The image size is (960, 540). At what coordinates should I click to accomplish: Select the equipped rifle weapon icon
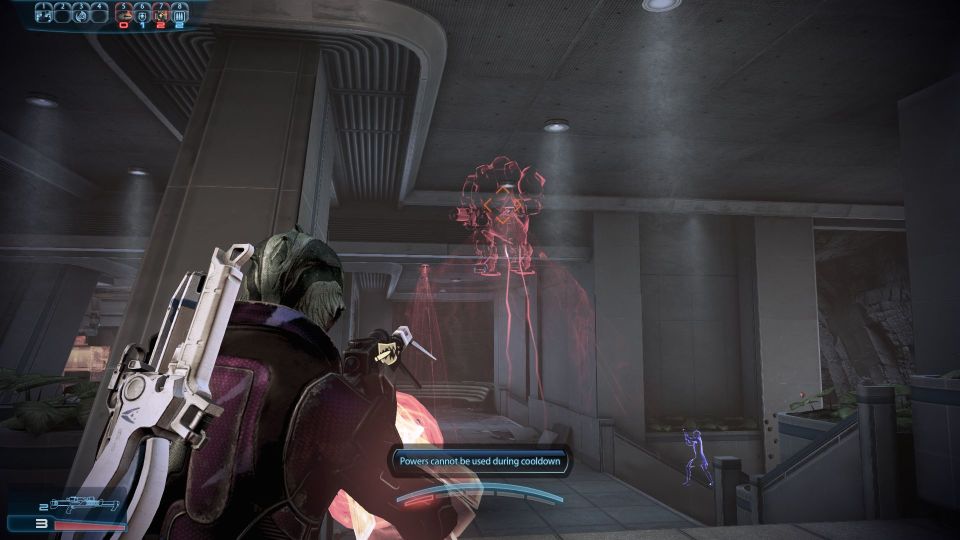[x=83, y=506]
